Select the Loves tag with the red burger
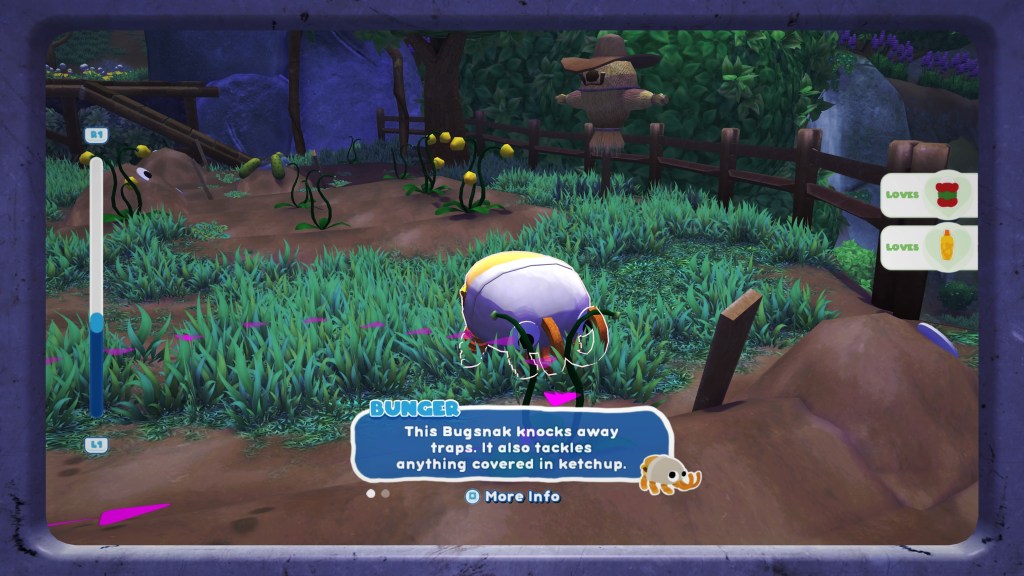 pos(928,196)
